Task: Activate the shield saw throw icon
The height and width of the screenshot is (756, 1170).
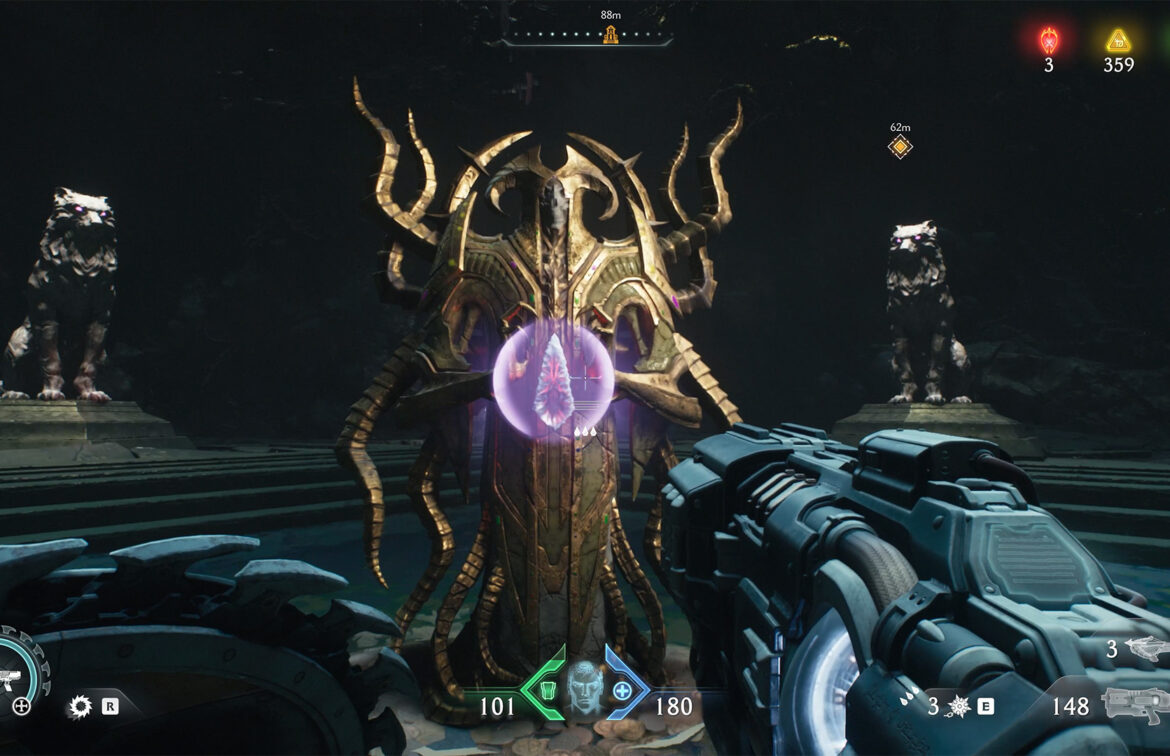Action: tap(80, 707)
